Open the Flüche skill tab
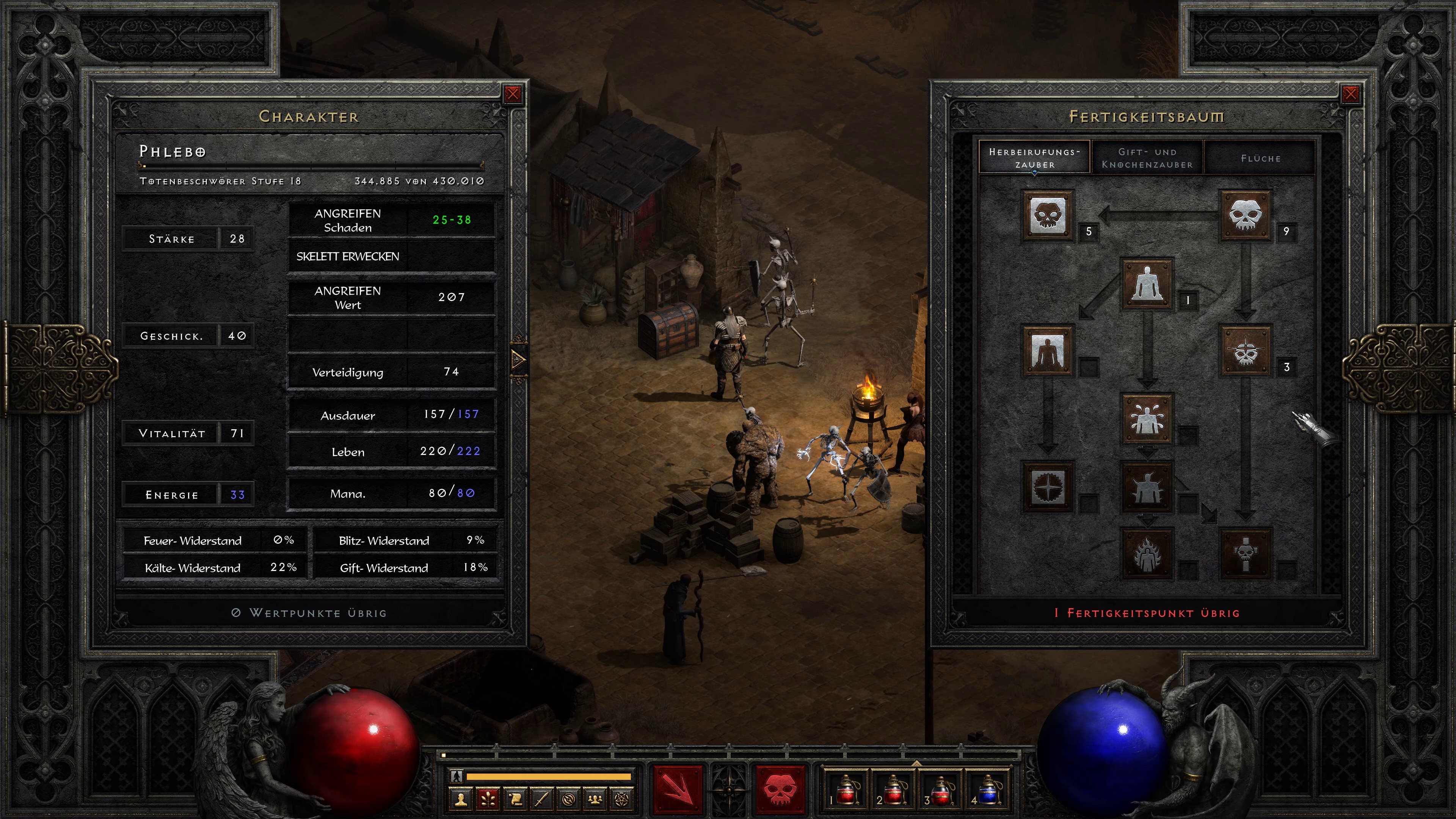Image resolution: width=1456 pixels, height=819 pixels. click(1260, 158)
